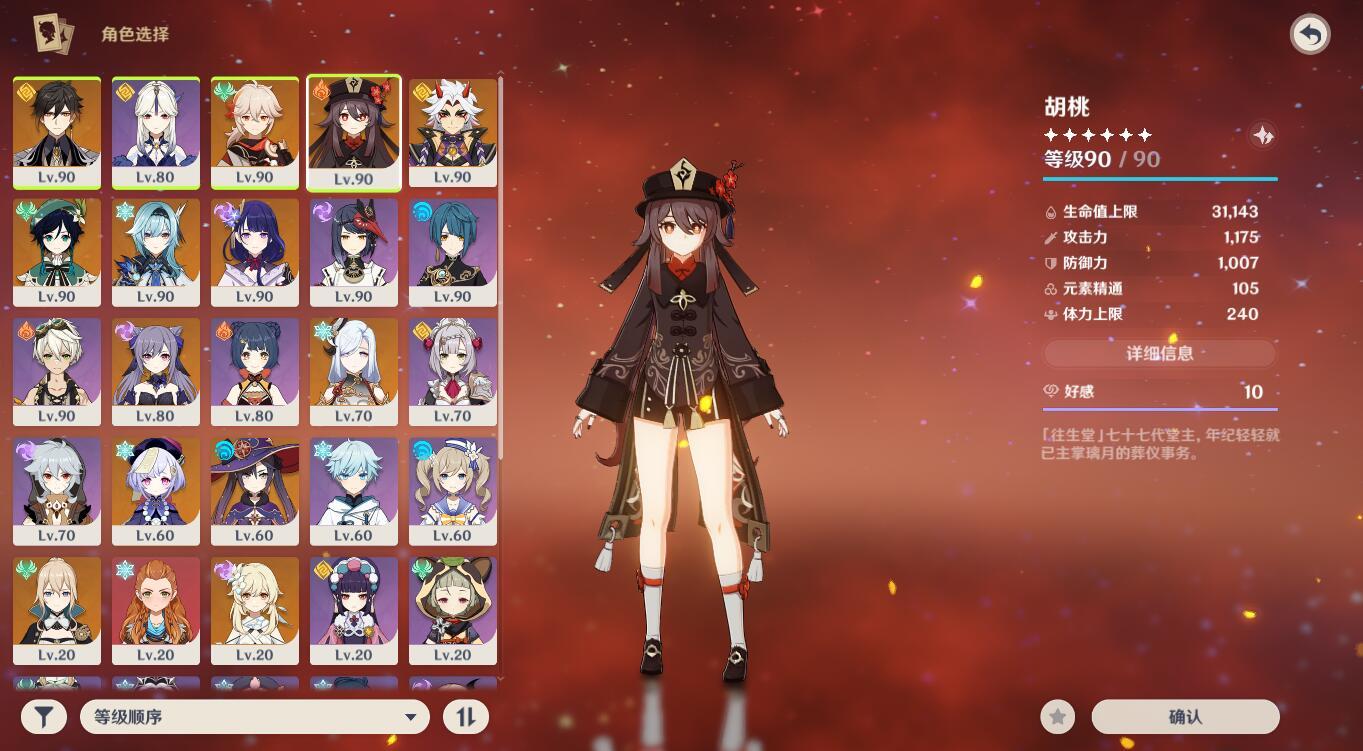The width and height of the screenshot is (1363, 751).
Task: Click the friendship progress bar under 好感
Action: 1160,408
